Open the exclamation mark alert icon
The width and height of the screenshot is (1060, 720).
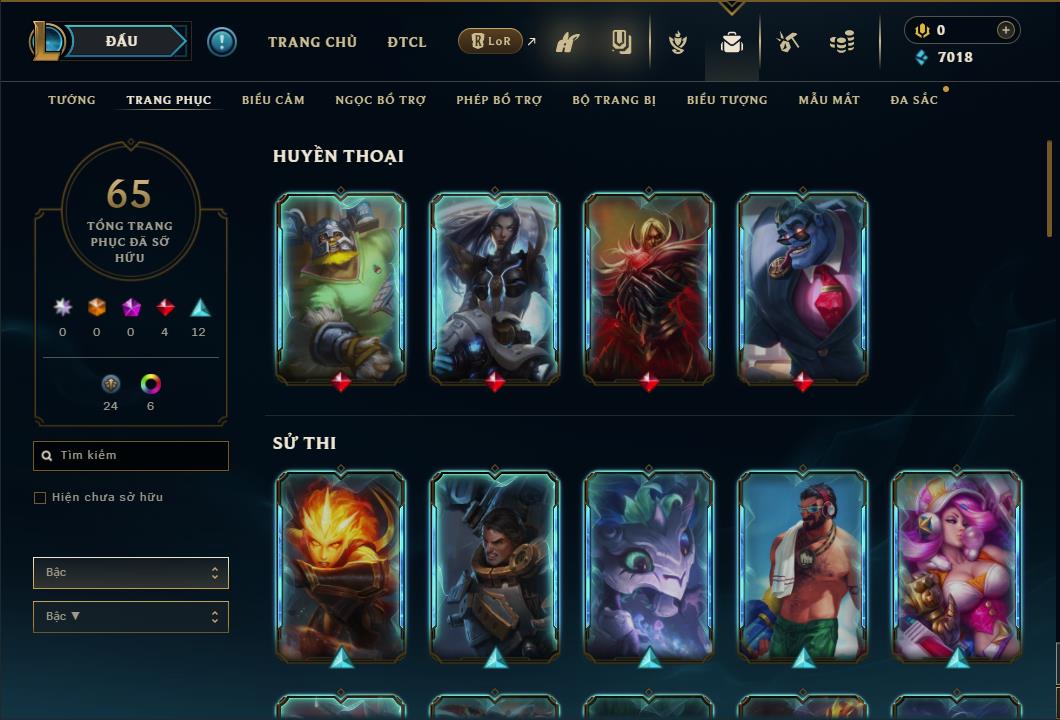coord(222,42)
